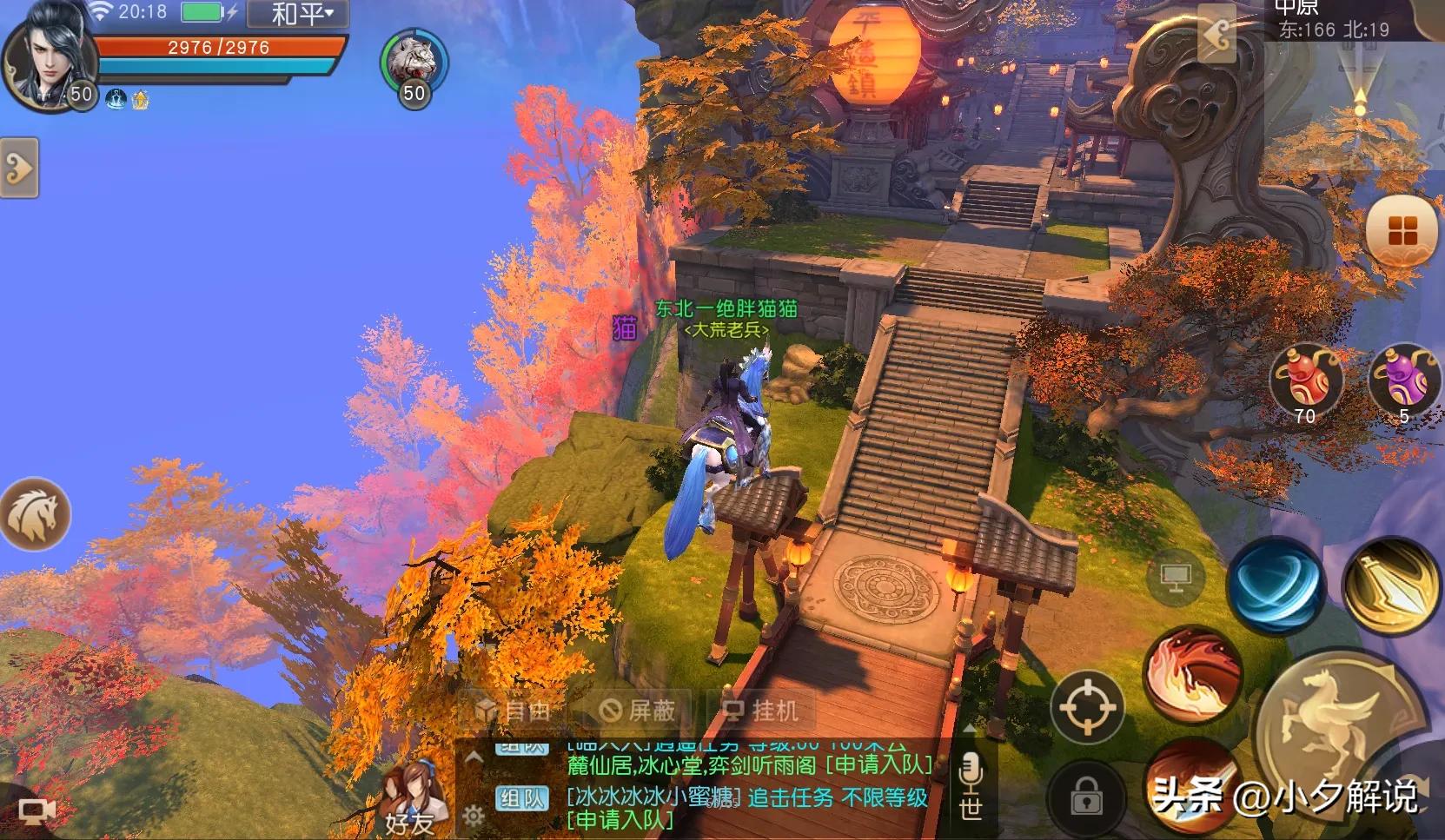The image size is (1445, 840).
Task: Open the orange grid main menu button
Action: click(x=1402, y=232)
